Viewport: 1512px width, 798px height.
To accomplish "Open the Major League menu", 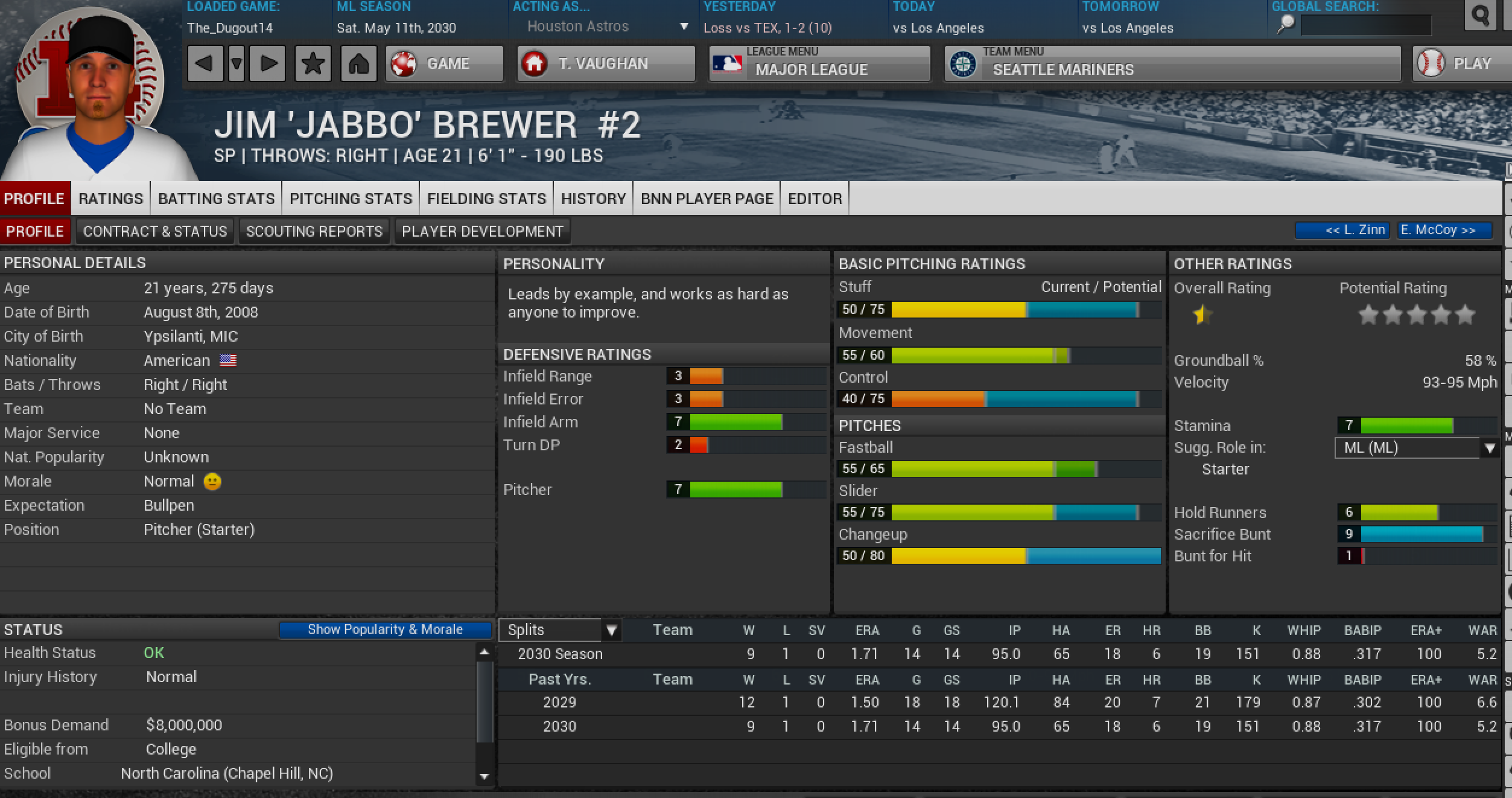I will 819,63.
